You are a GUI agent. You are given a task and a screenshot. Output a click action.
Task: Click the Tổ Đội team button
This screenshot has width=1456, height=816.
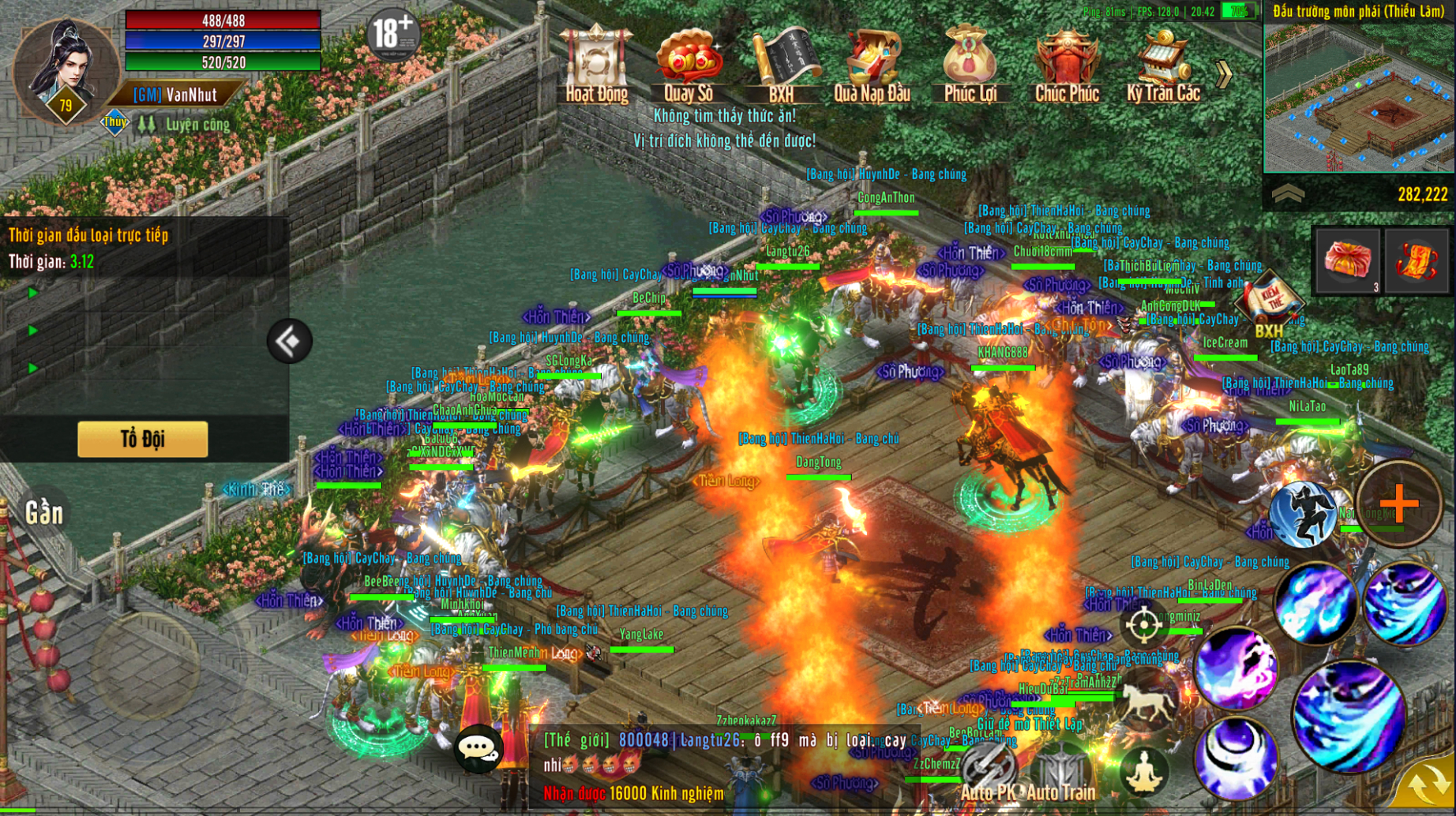143,439
